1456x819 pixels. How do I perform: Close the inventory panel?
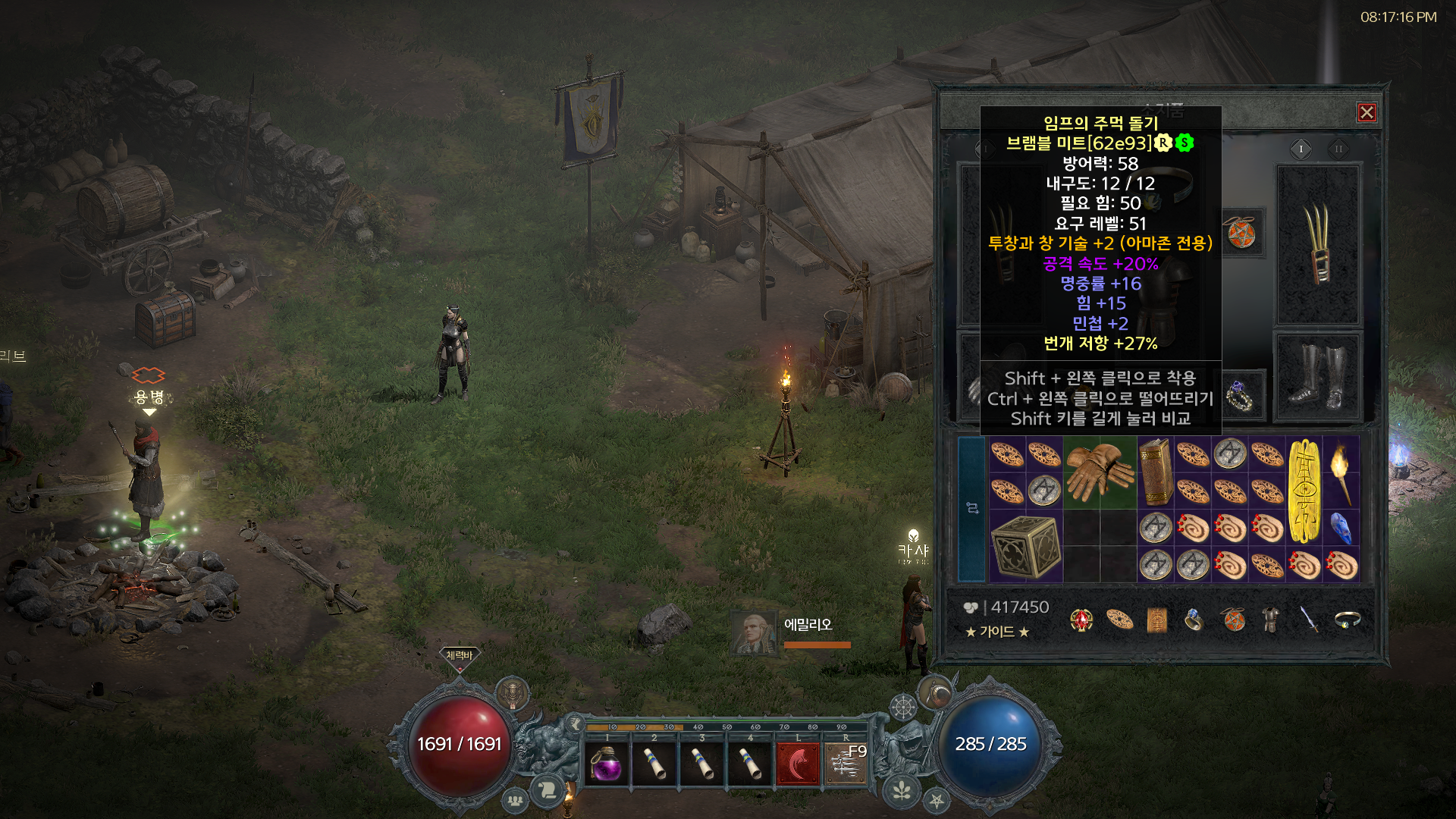click(1367, 113)
